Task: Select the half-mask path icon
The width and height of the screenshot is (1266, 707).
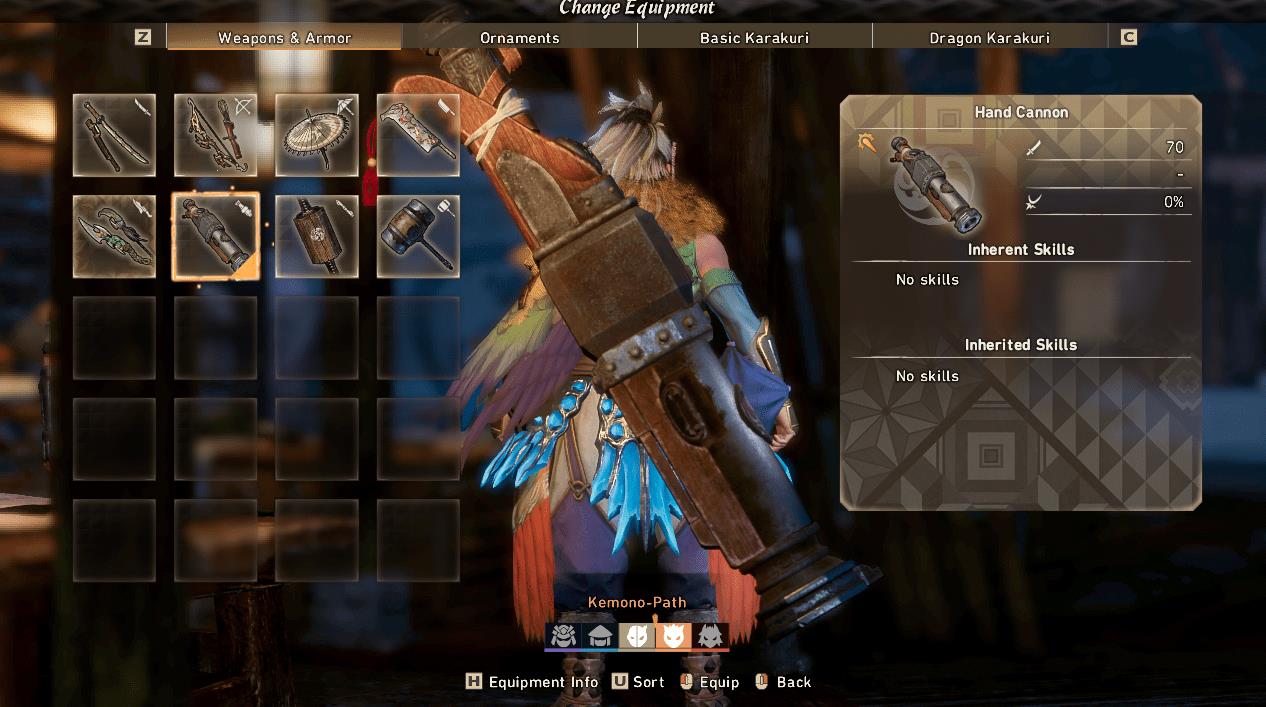Action: pyautogui.click(x=636, y=636)
